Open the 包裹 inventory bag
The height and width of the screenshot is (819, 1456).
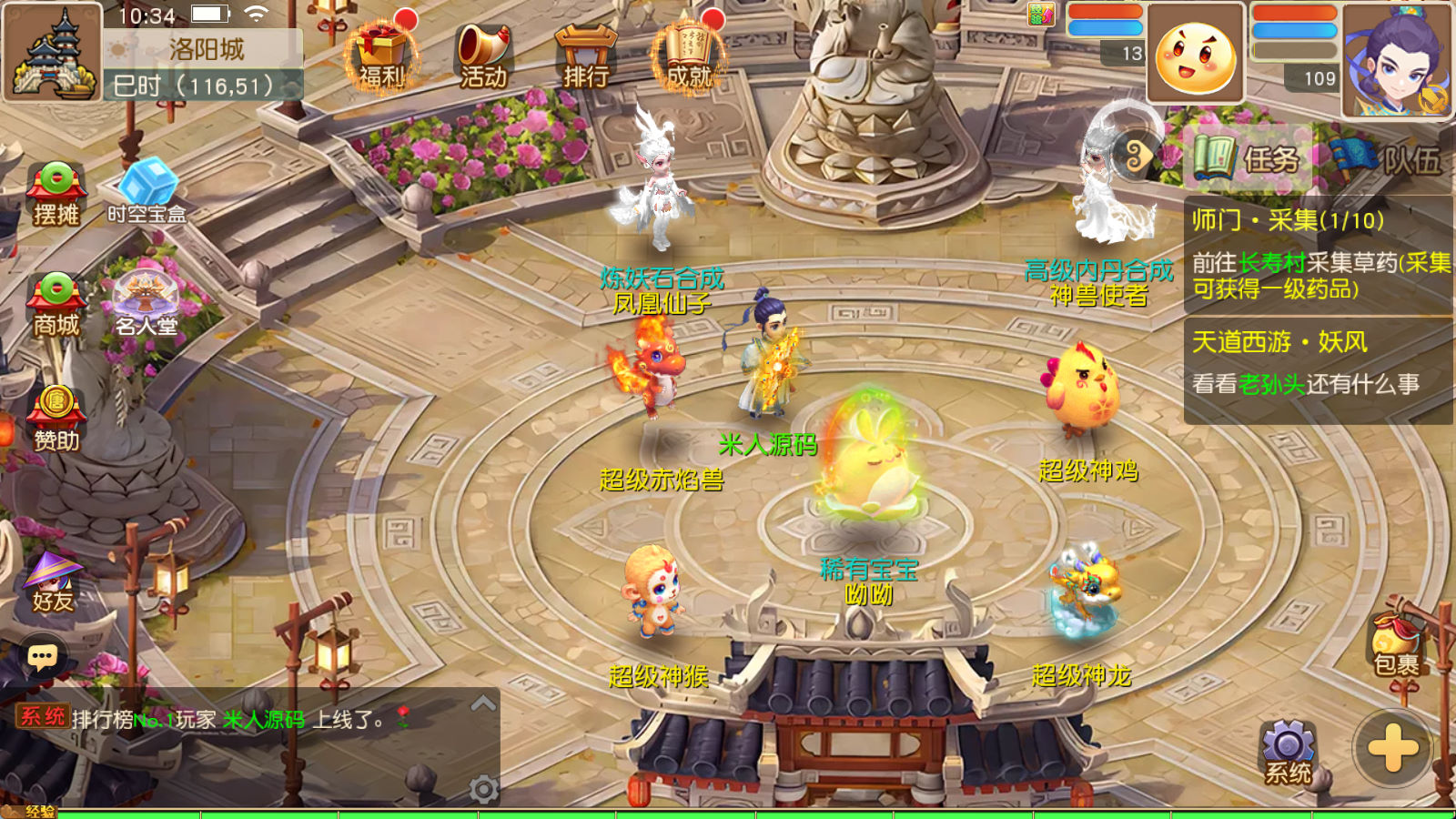pos(1396,646)
